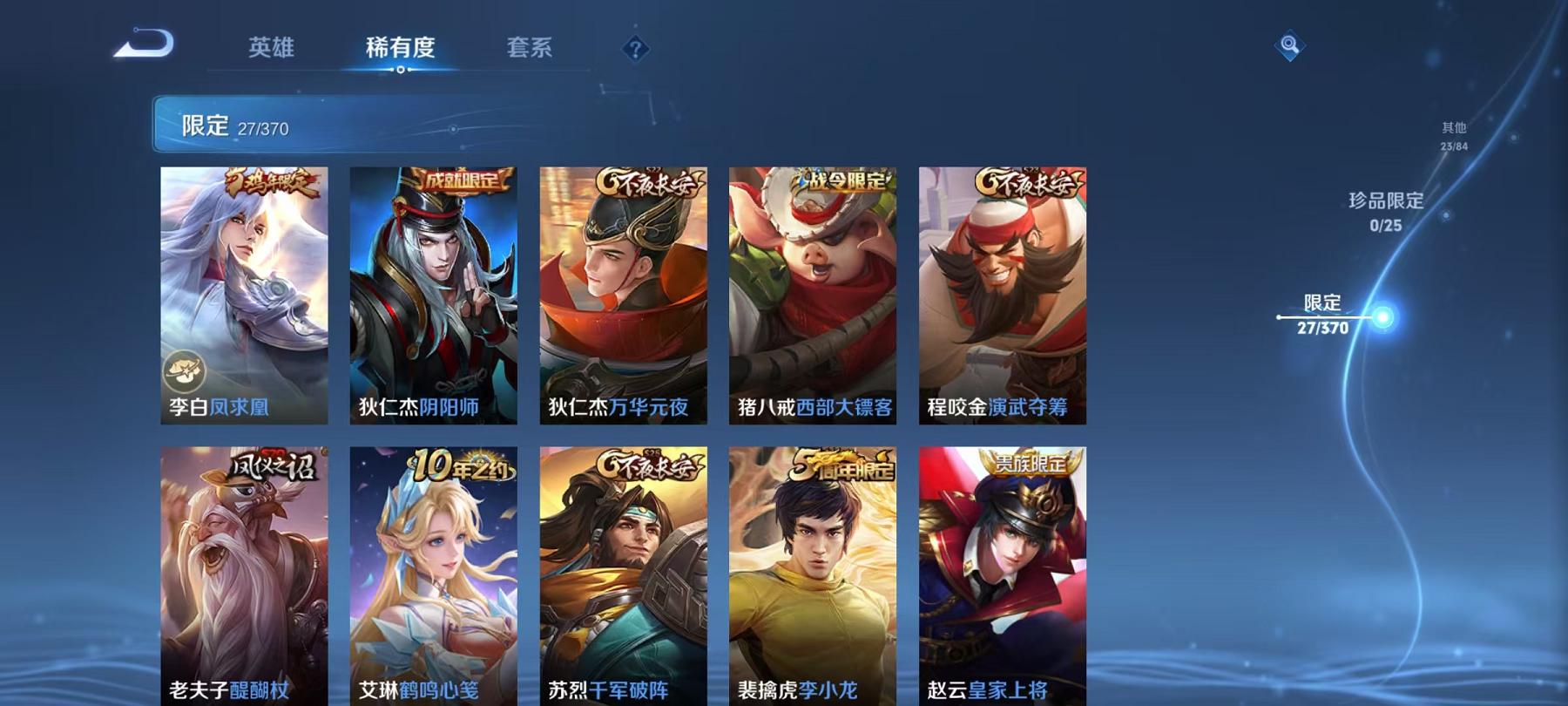Open the 狄仁杰万华元夜 skin thumbnail
The image size is (1568, 706).
(x=623, y=296)
